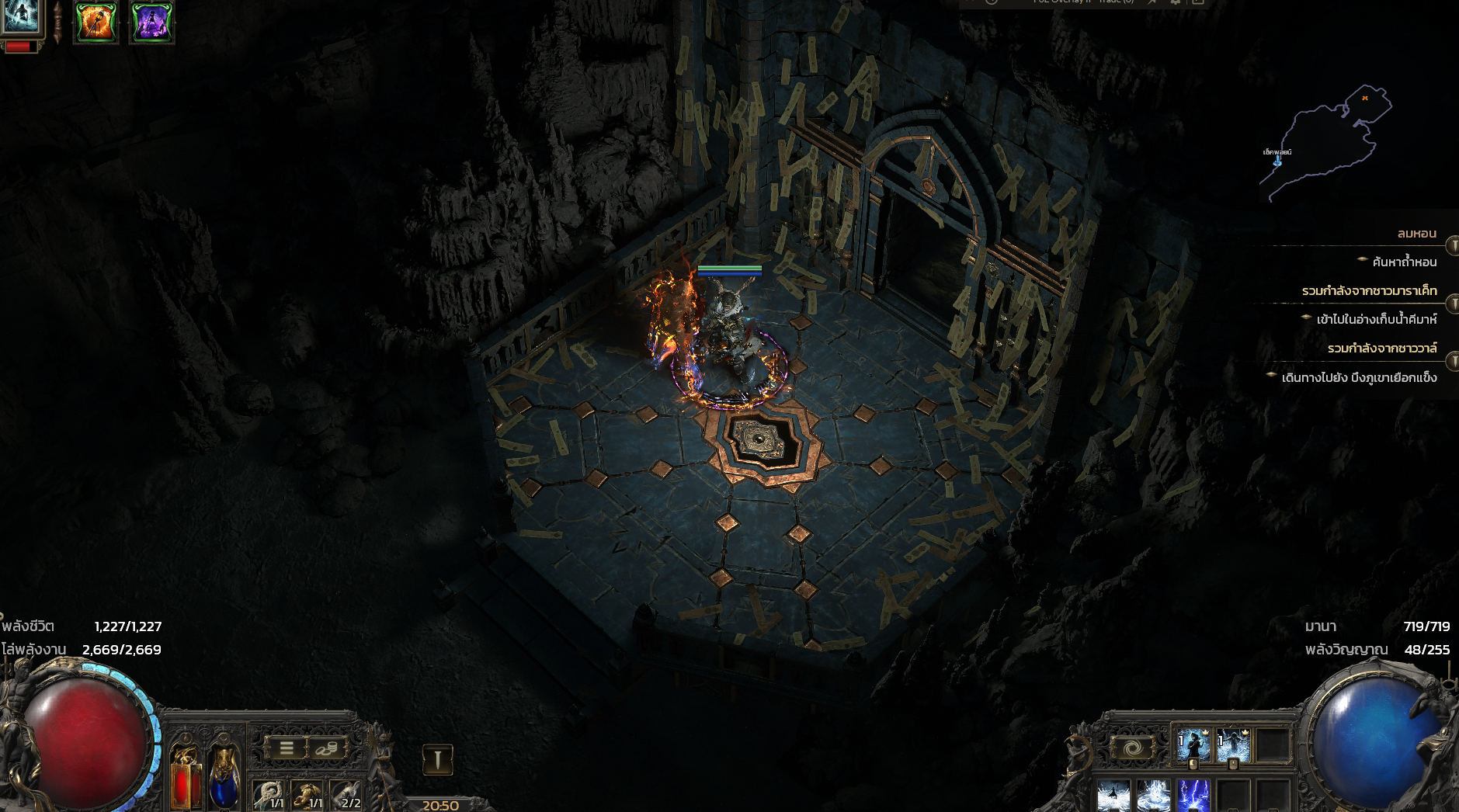The height and width of the screenshot is (812, 1459).
Task: Activate the arms-raised frost skill icon
Action: click(x=1233, y=745)
